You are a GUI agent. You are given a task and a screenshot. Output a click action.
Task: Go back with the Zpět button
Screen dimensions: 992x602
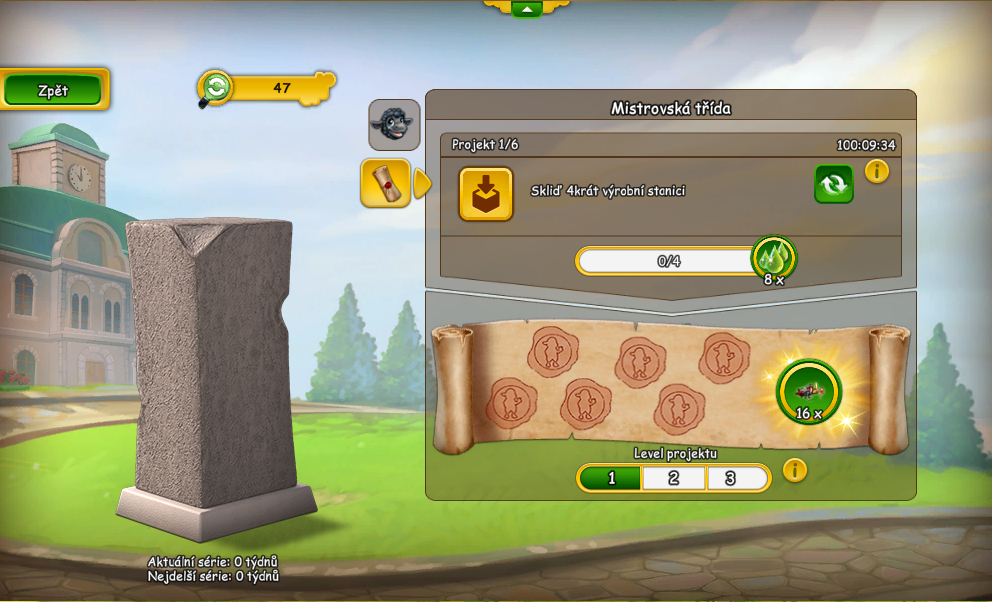[53, 90]
